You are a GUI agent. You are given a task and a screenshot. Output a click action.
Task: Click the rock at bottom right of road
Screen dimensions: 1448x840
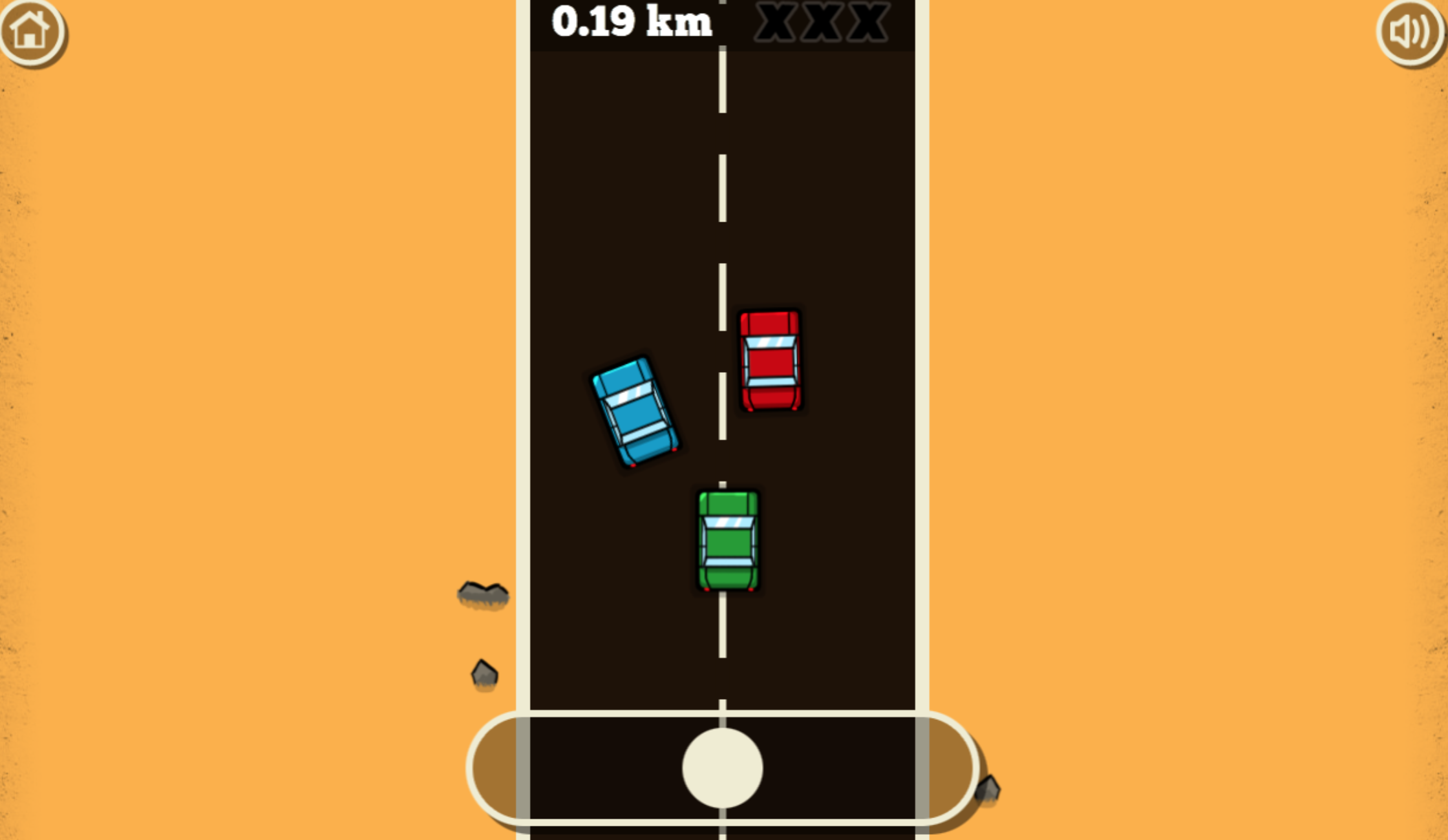click(989, 790)
